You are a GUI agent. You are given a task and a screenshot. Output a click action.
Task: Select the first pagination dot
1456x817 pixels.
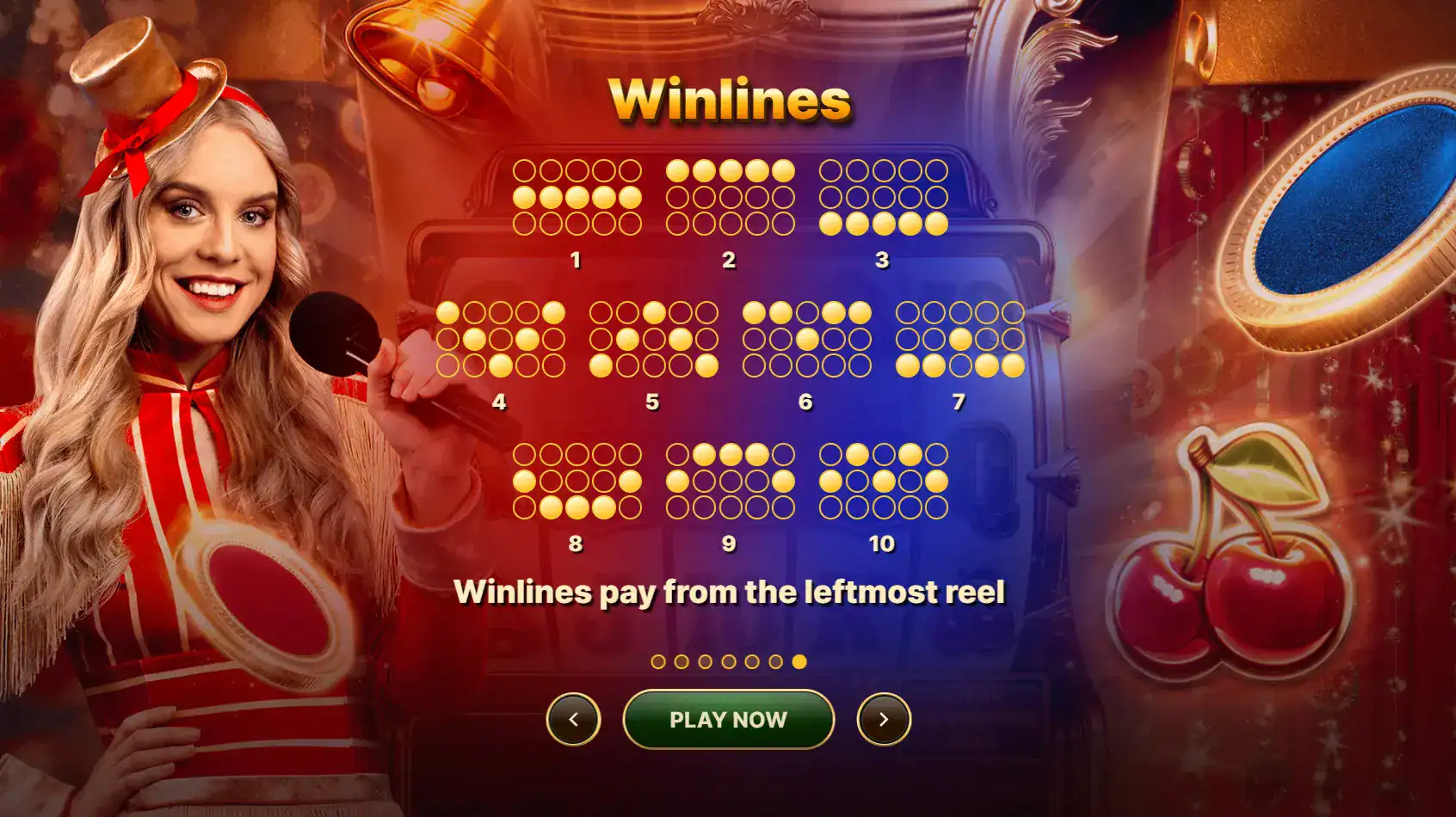(x=658, y=661)
